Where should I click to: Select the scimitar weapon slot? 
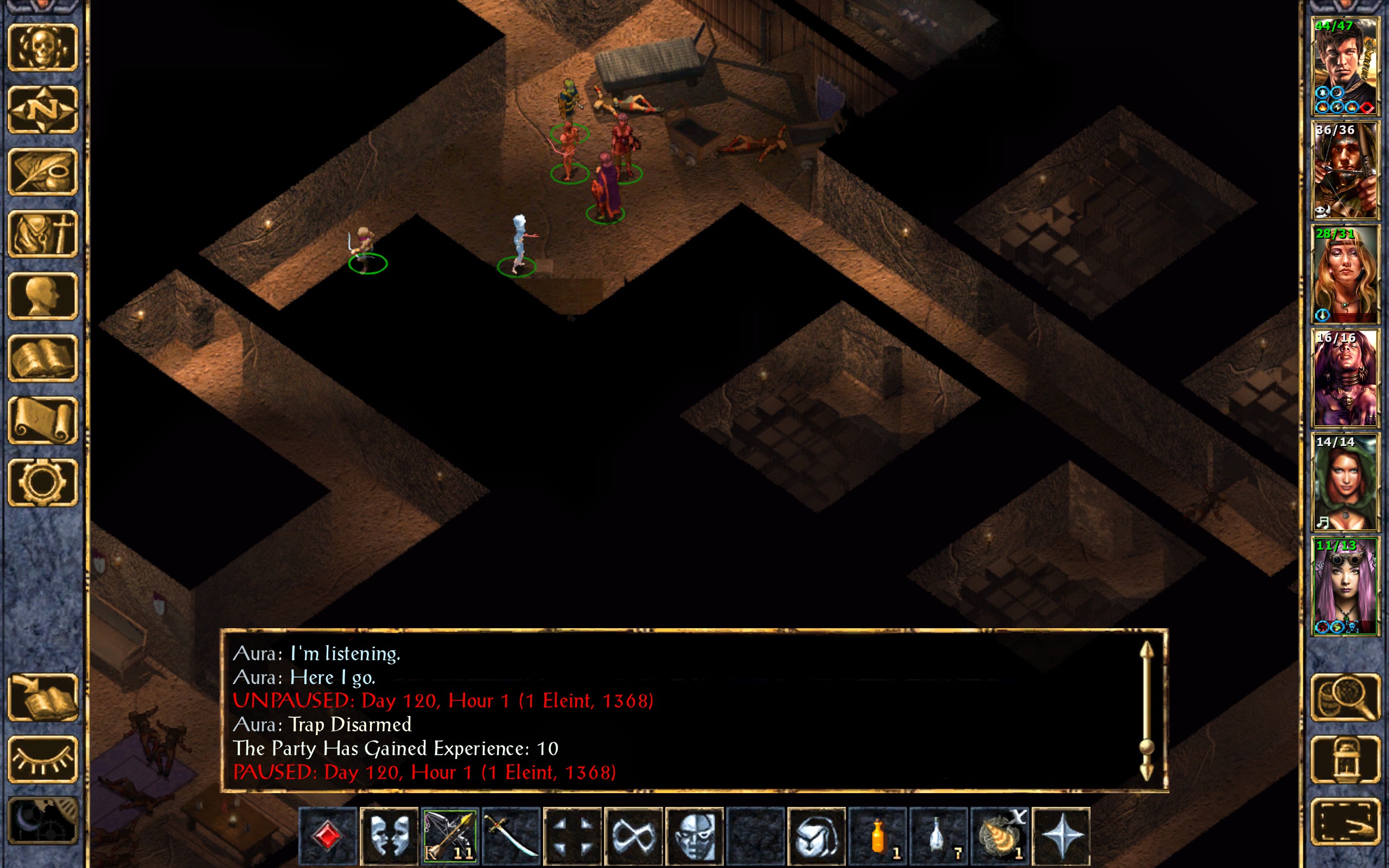[x=510, y=835]
